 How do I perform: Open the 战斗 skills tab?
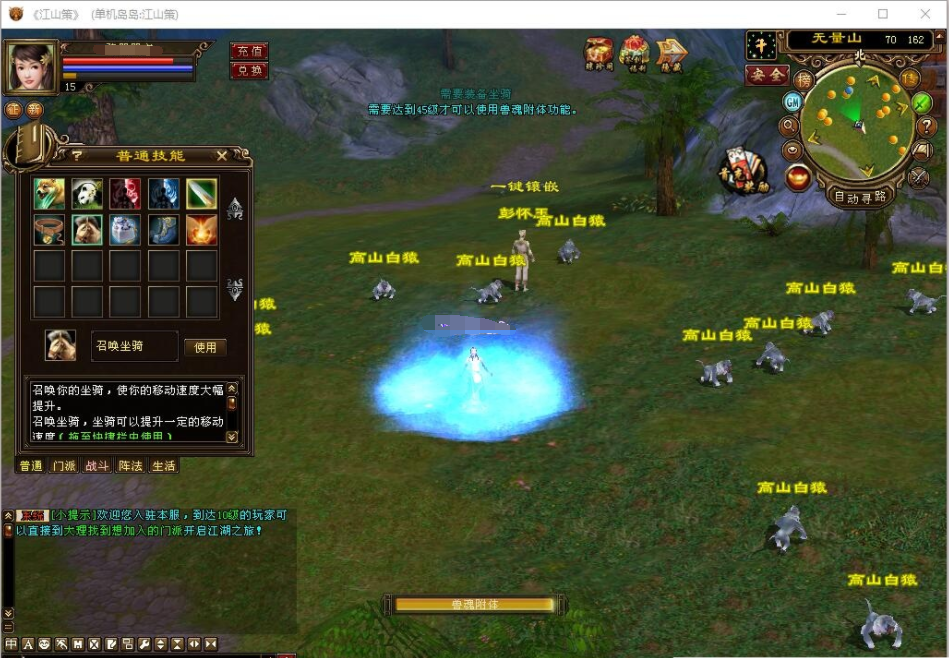97,466
